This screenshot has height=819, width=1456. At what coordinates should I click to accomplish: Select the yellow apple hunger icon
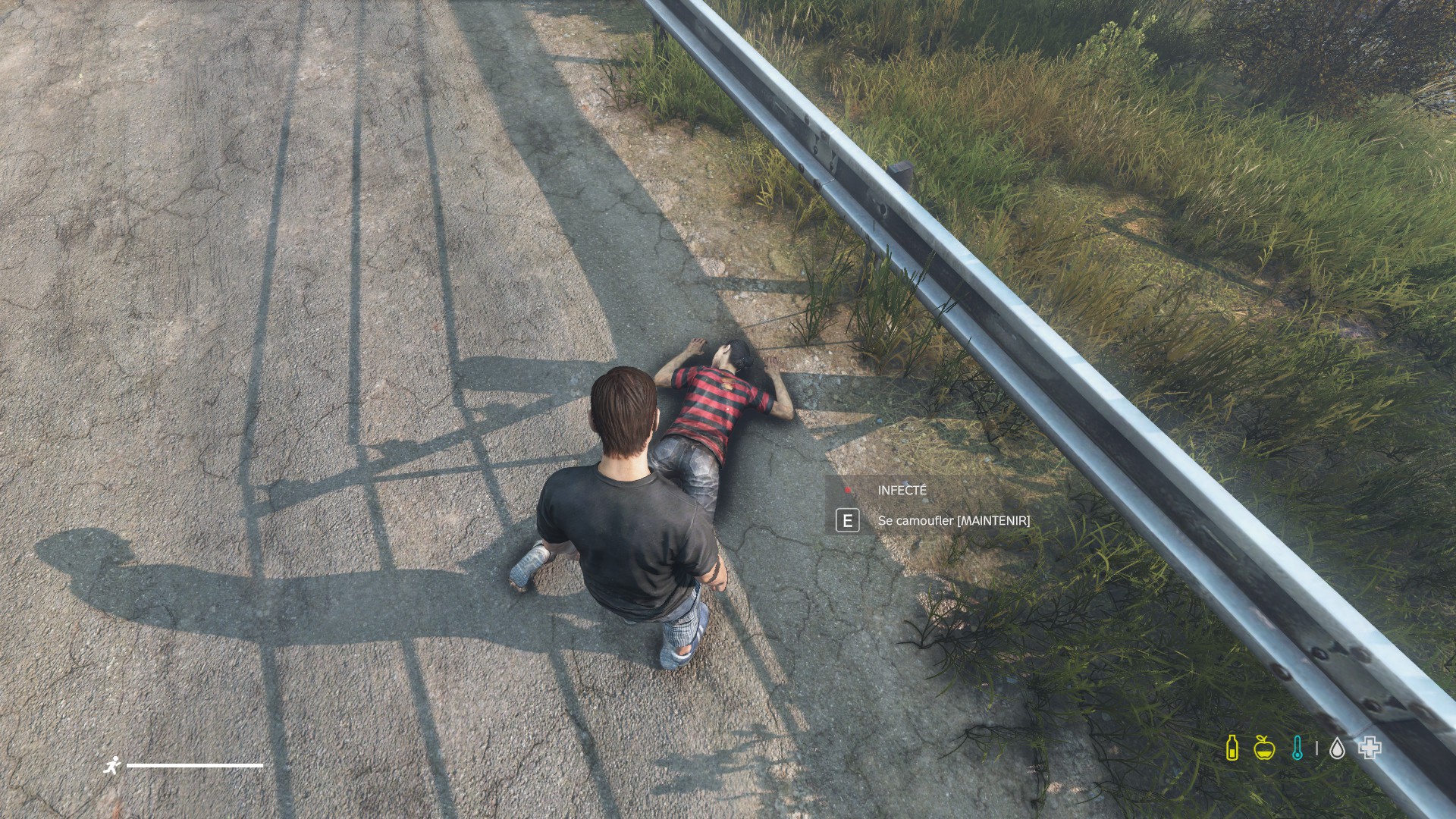(x=1264, y=748)
